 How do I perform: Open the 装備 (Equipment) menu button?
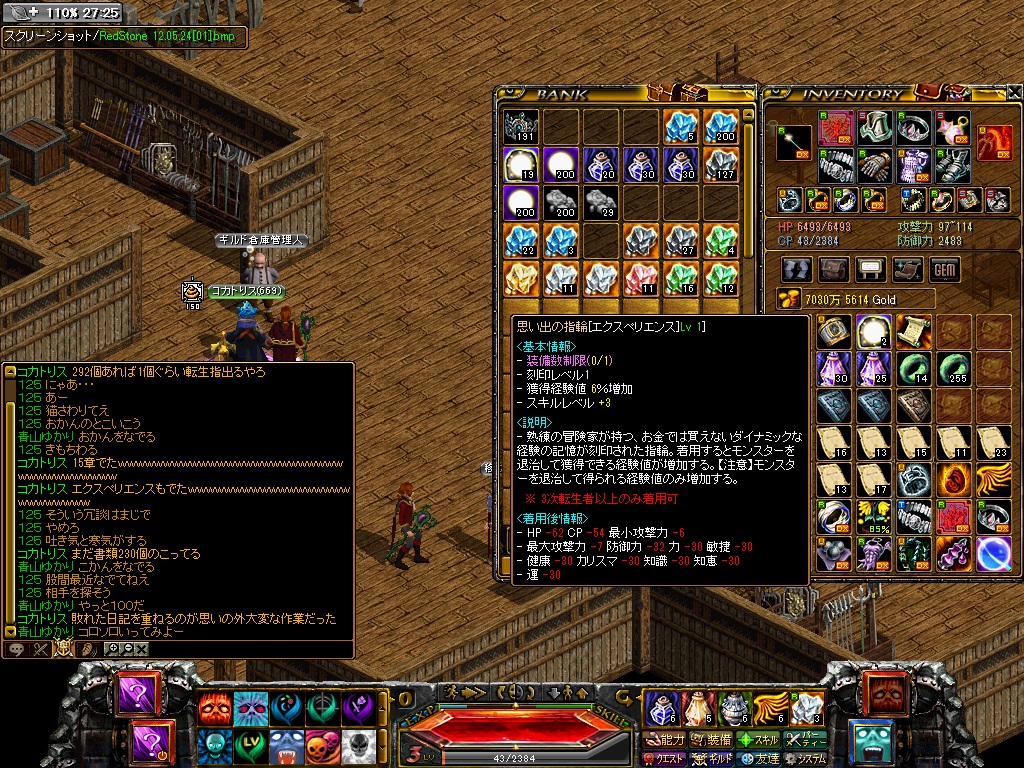point(710,740)
